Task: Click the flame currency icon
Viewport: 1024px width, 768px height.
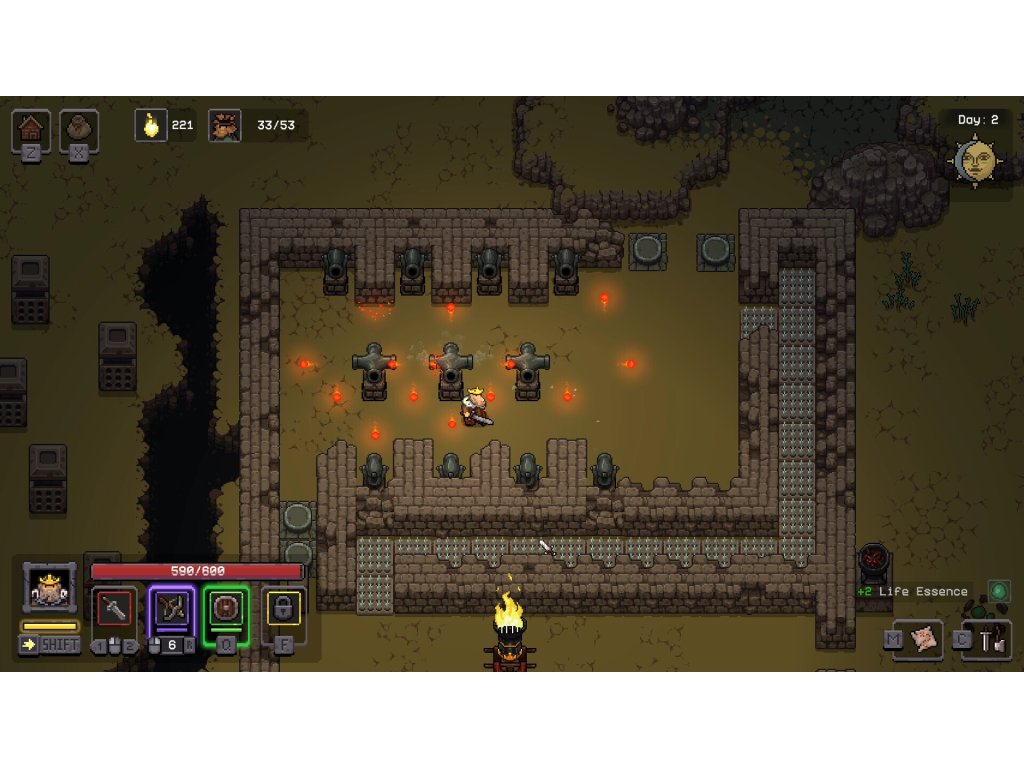Action: click(151, 126)
